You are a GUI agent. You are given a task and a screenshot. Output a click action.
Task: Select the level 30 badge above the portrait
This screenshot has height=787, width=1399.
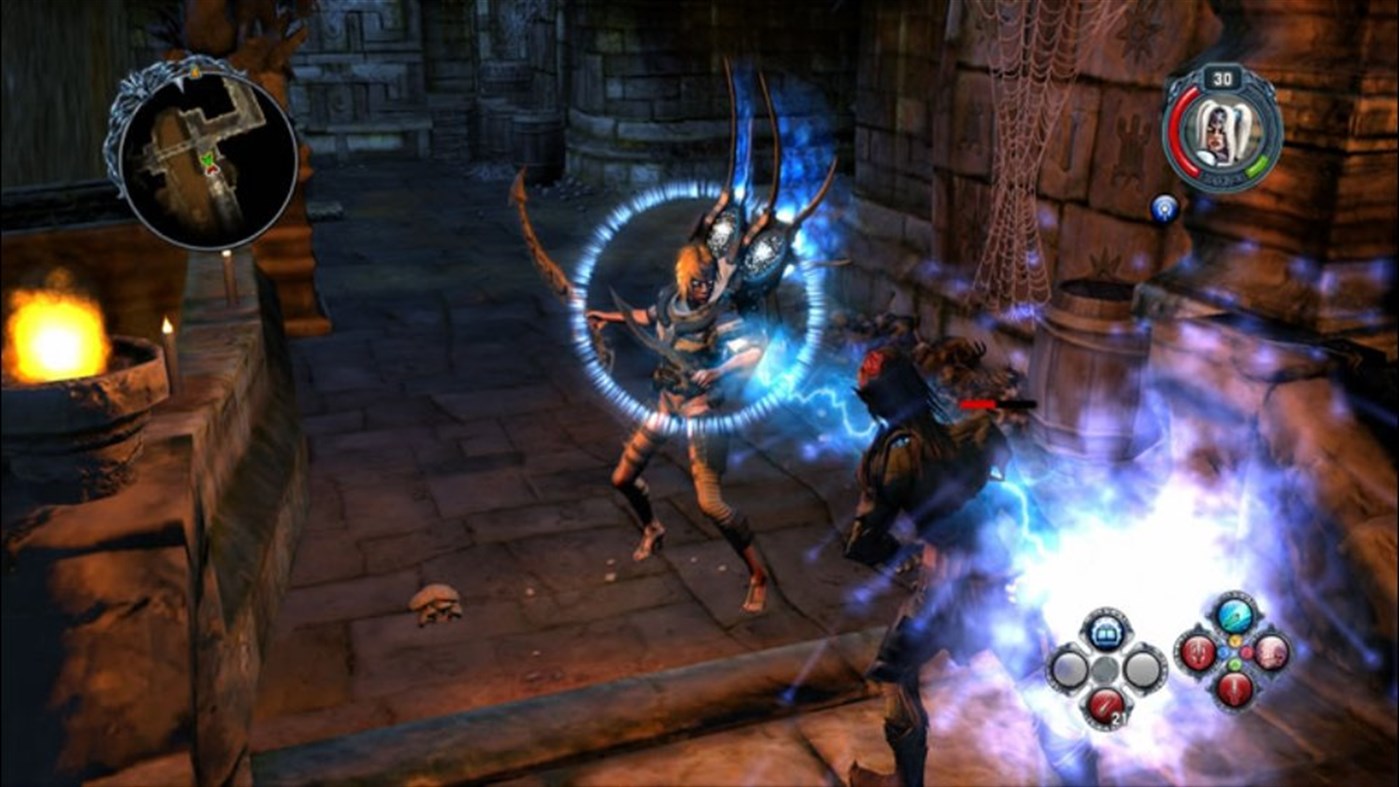tap(1221, 78)
